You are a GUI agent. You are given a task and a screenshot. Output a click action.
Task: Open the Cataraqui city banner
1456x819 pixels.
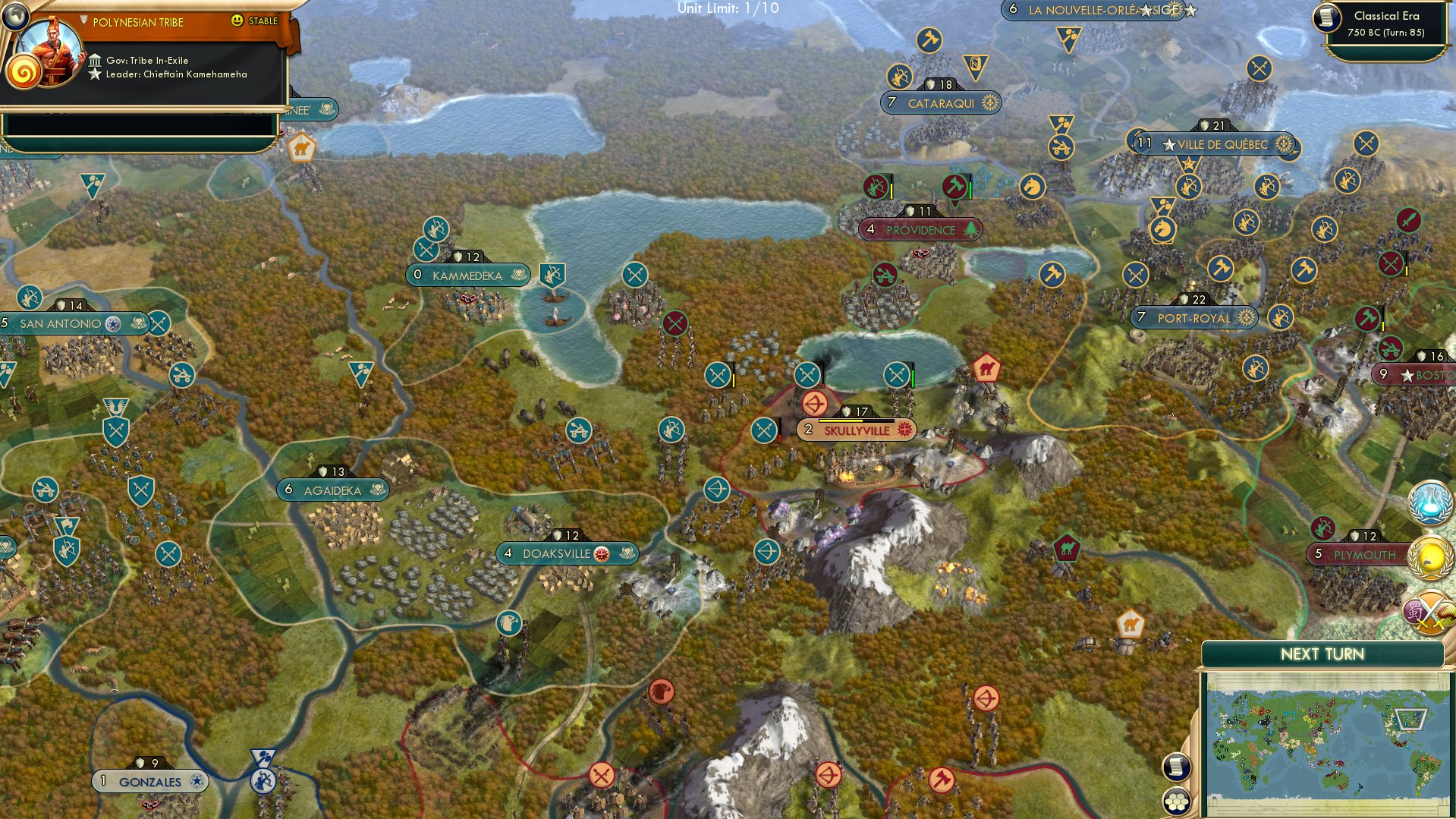(939, 102)
